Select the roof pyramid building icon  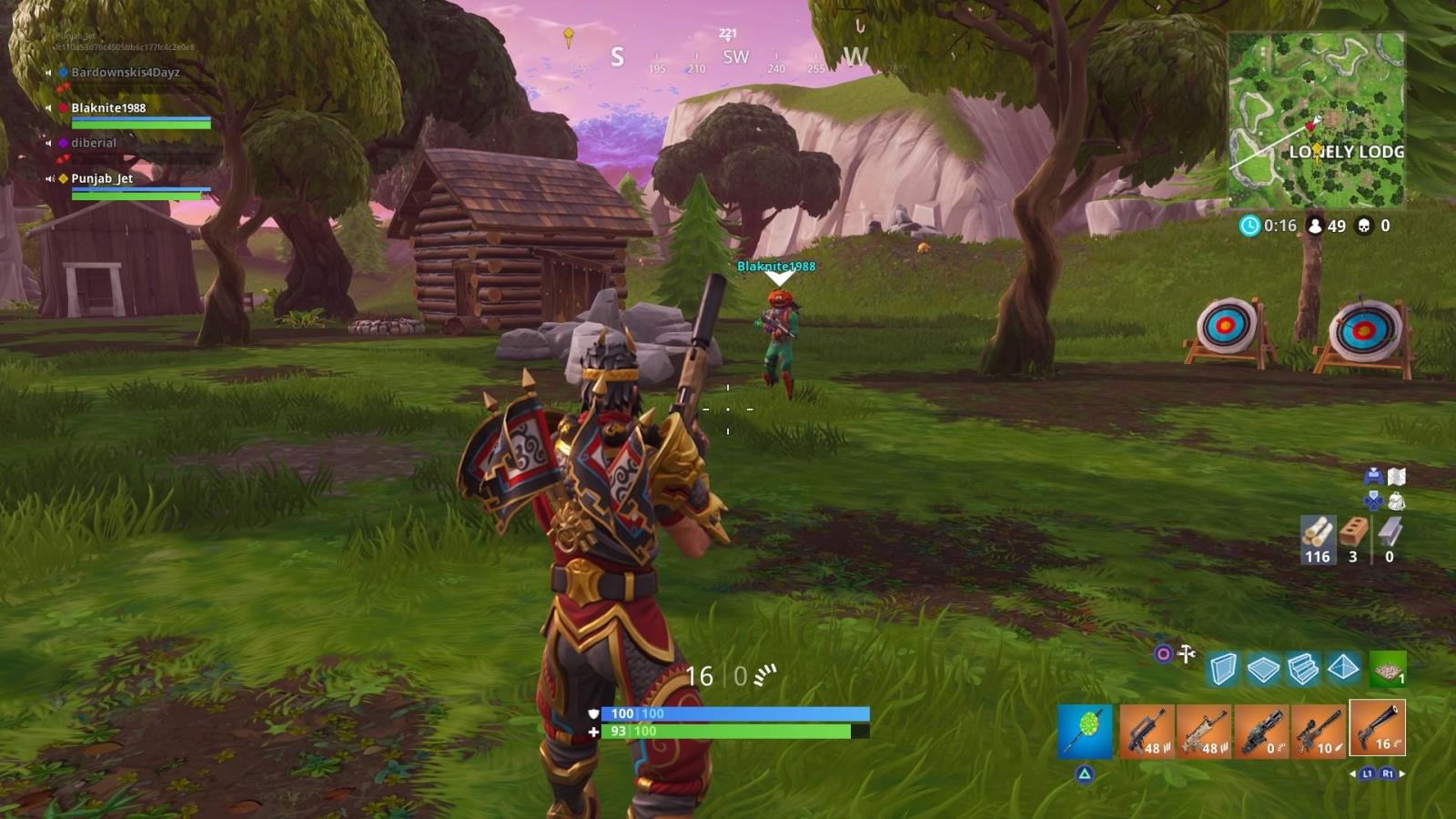(x=1343, y=669)
